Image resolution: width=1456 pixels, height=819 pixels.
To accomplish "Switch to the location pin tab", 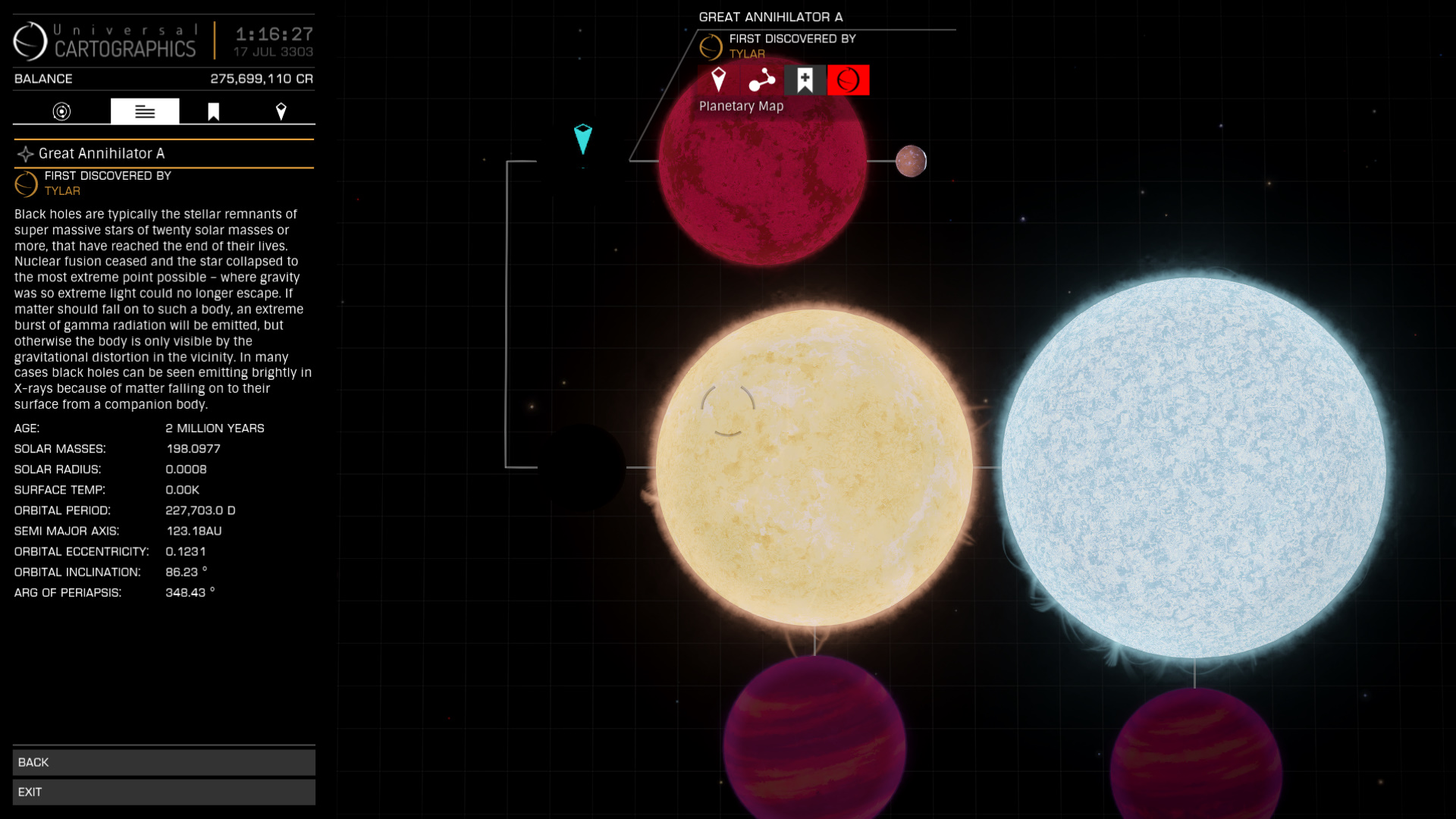I will pyautogui.click(x=281, y=111).
